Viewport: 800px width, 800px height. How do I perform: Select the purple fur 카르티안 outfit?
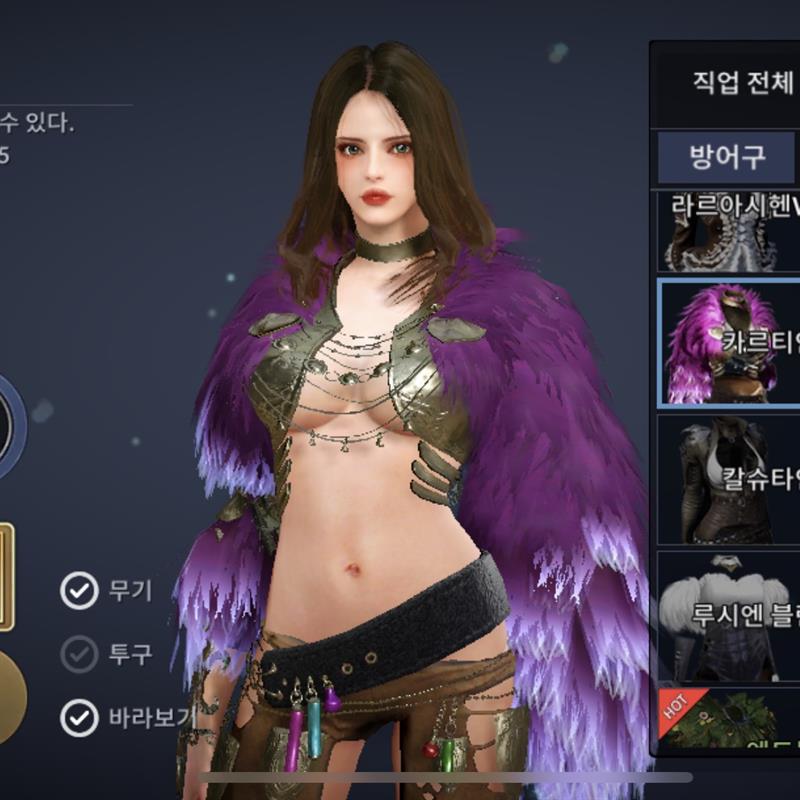click(730, 343)
